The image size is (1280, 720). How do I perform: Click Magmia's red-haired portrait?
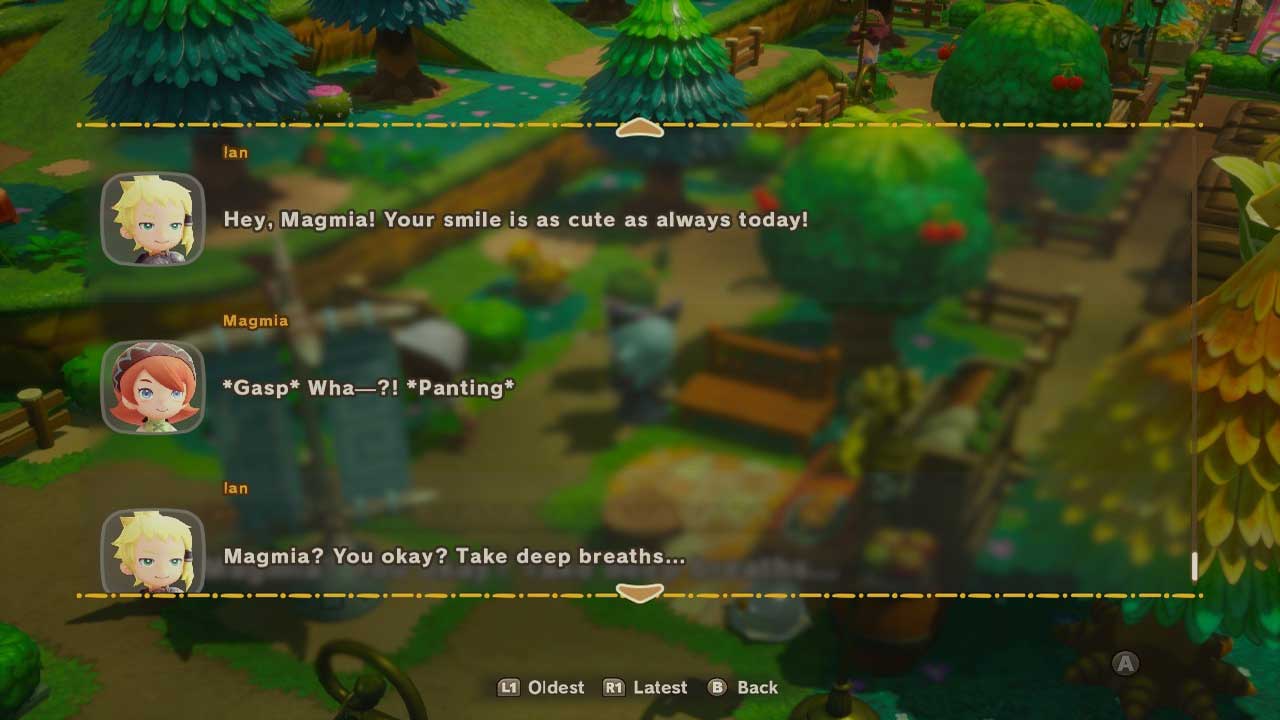coord(153,388)
